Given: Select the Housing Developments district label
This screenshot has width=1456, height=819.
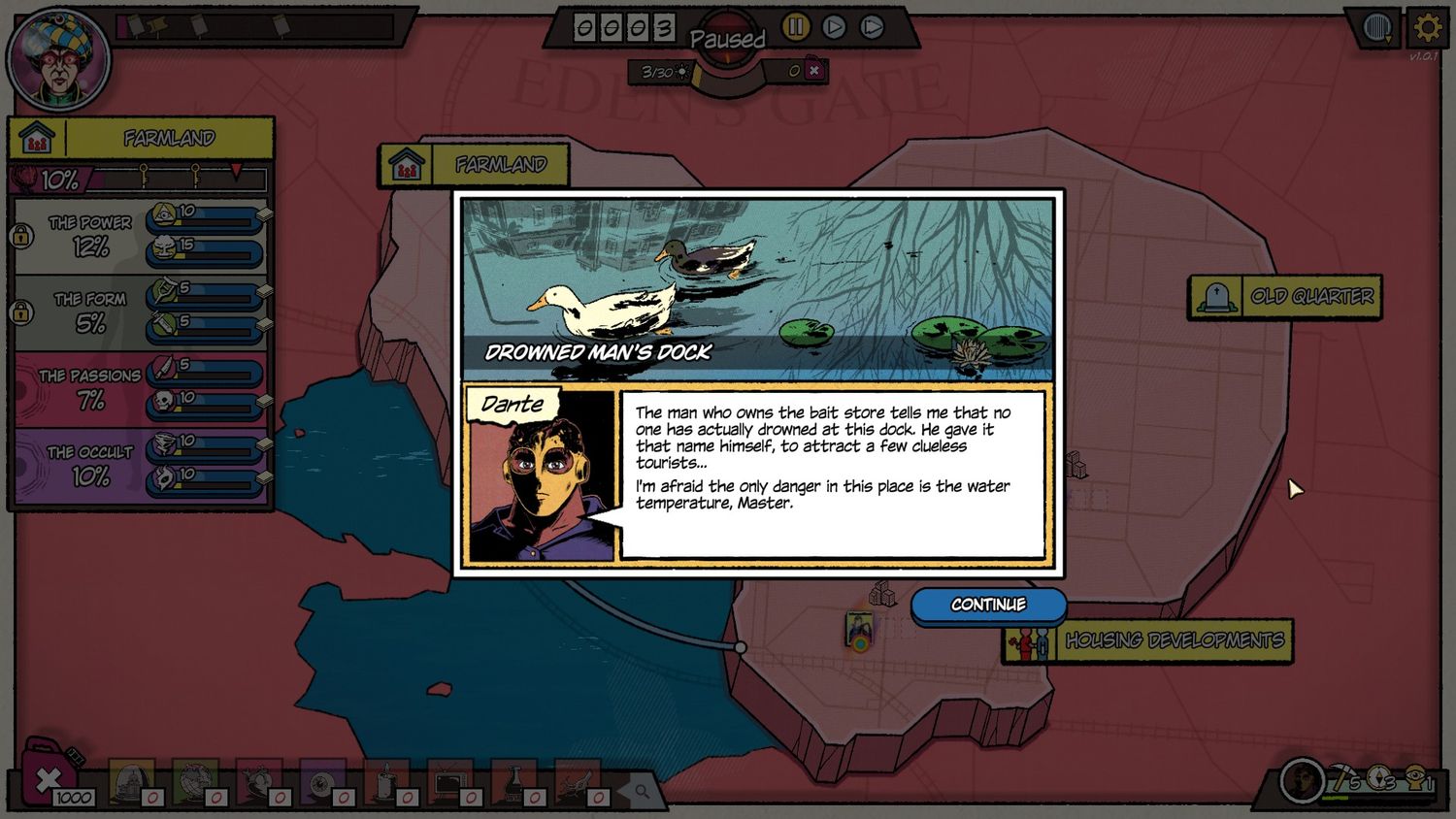Looking at the screenshot, I should click(x=1147, y=641).
